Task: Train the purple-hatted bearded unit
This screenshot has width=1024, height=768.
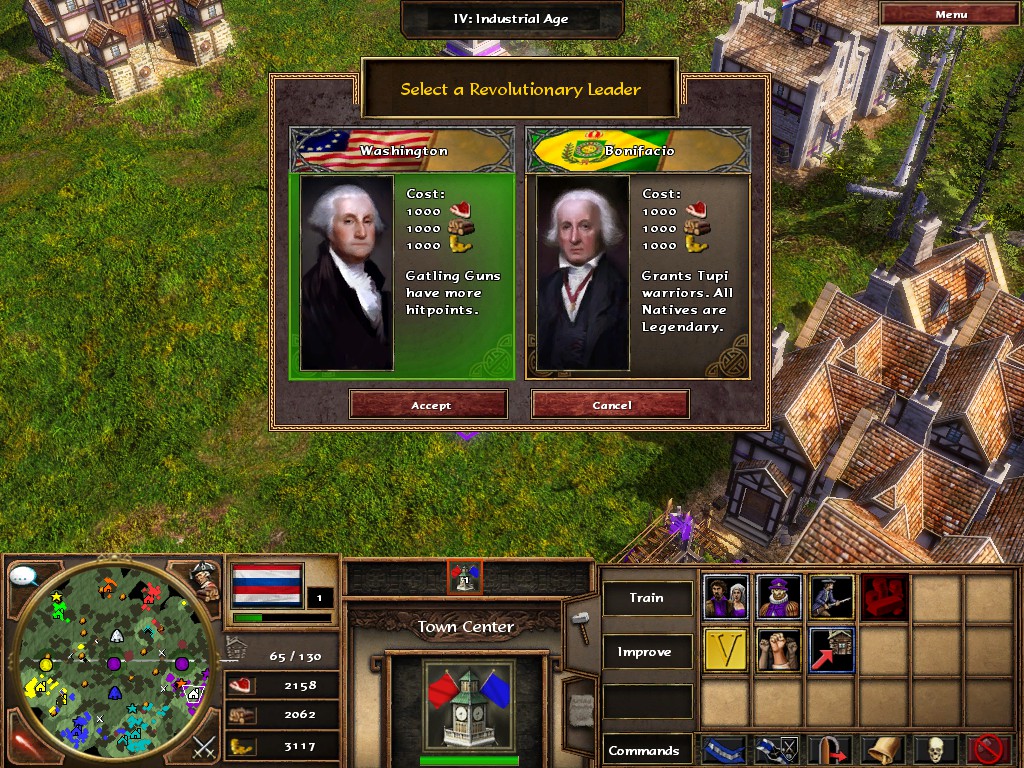Action: [x=779, y=597]
